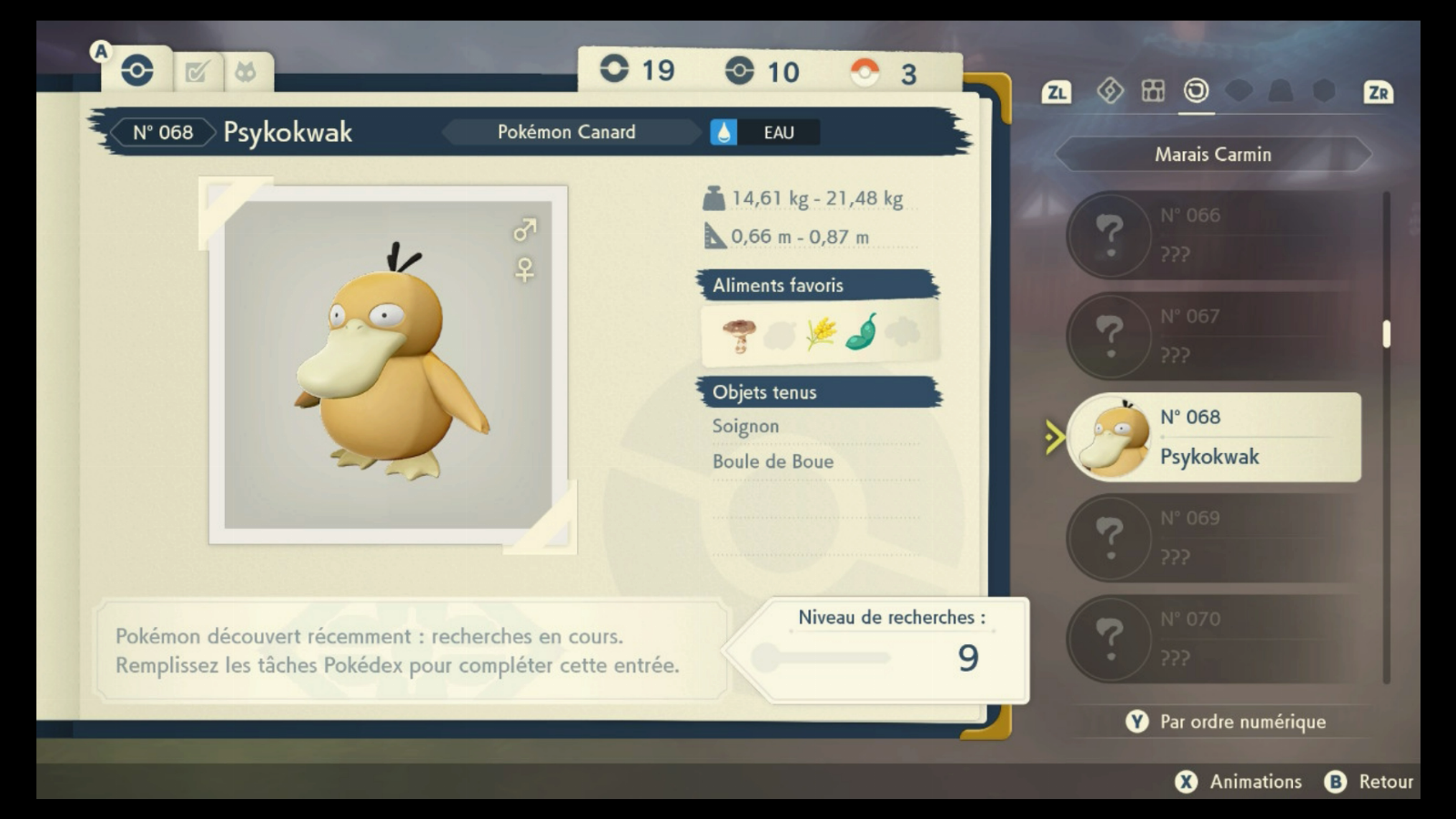This screenshot has height=819, width=1456.
Task: Open the unknown entry N° 066
Action: 1213,235
